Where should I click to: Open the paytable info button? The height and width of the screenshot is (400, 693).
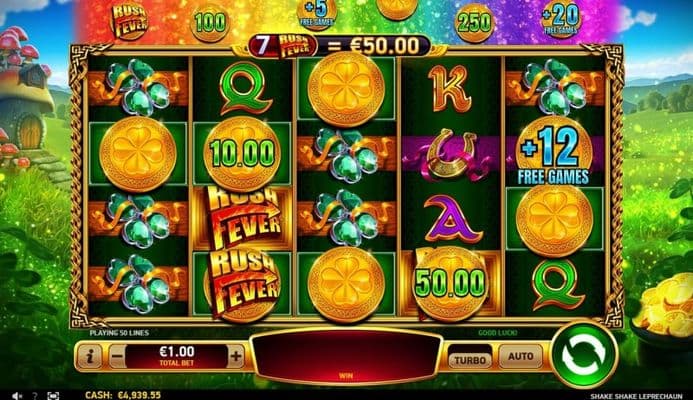[90, 354]
